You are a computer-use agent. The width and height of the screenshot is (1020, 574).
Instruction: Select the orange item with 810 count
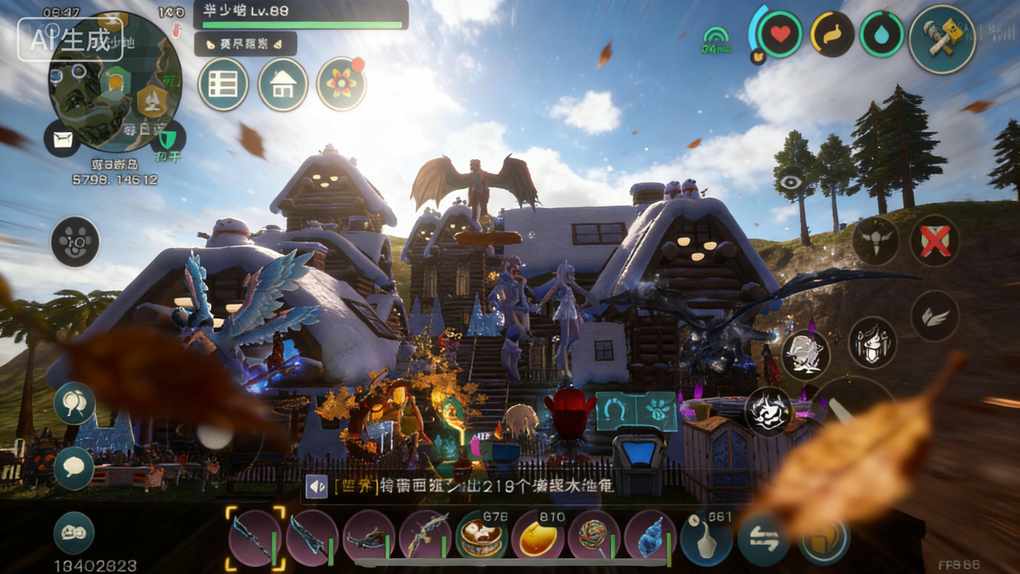coord(539,537)
